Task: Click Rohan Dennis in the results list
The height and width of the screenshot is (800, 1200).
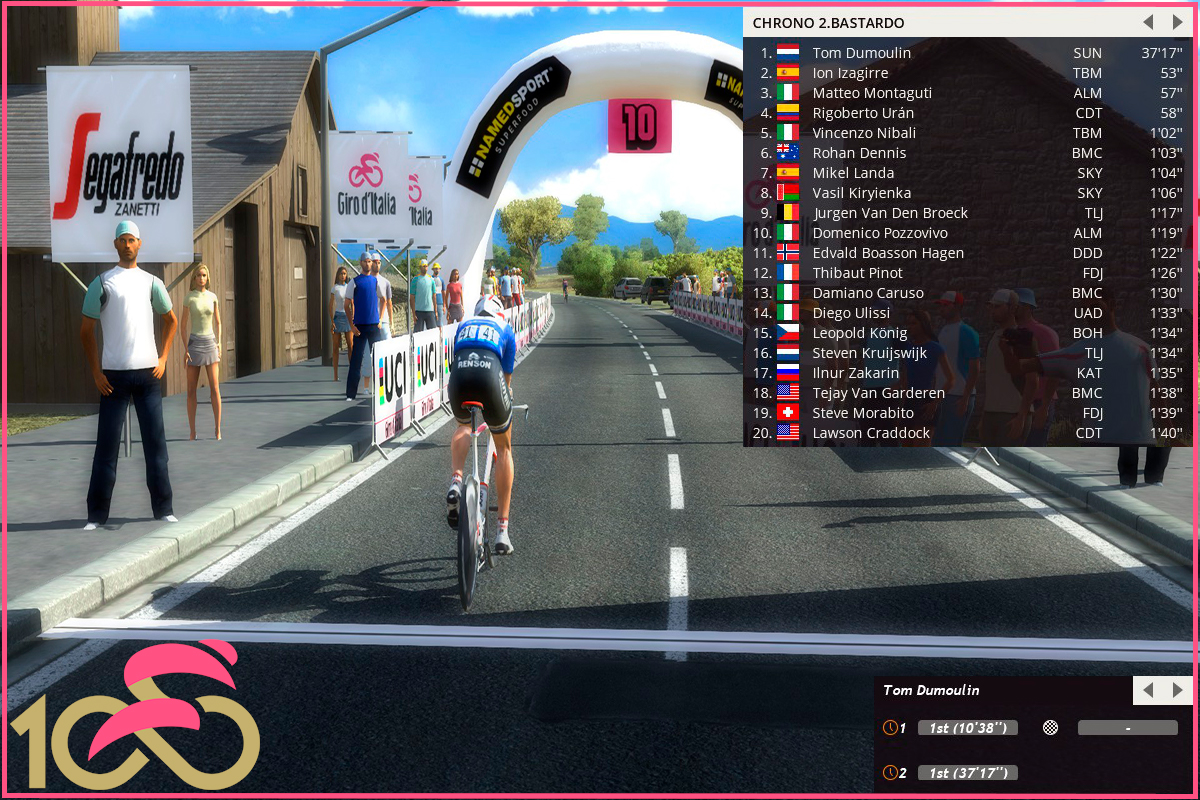Action: pyautogui.click(x=859, y=153)
